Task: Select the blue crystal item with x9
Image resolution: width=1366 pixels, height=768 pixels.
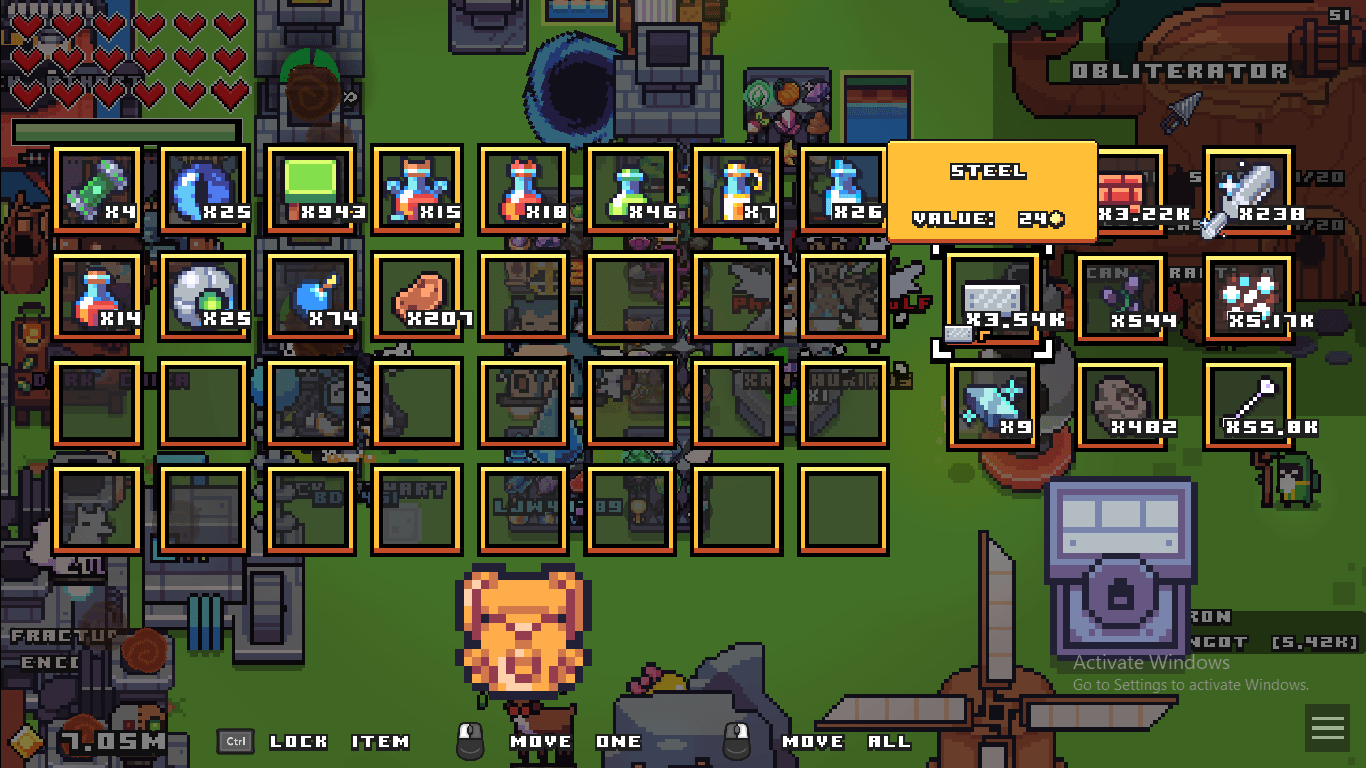Action: [991, 403]
